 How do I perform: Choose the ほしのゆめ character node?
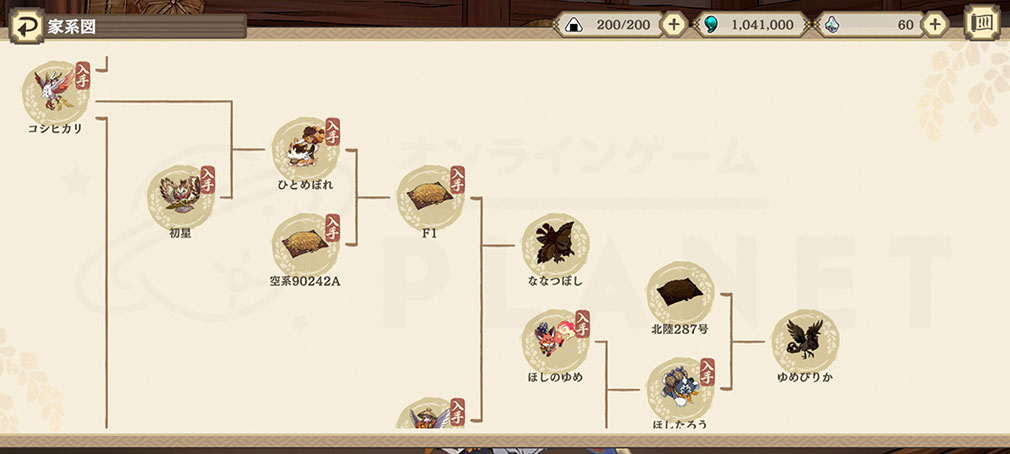coord(555,340)
